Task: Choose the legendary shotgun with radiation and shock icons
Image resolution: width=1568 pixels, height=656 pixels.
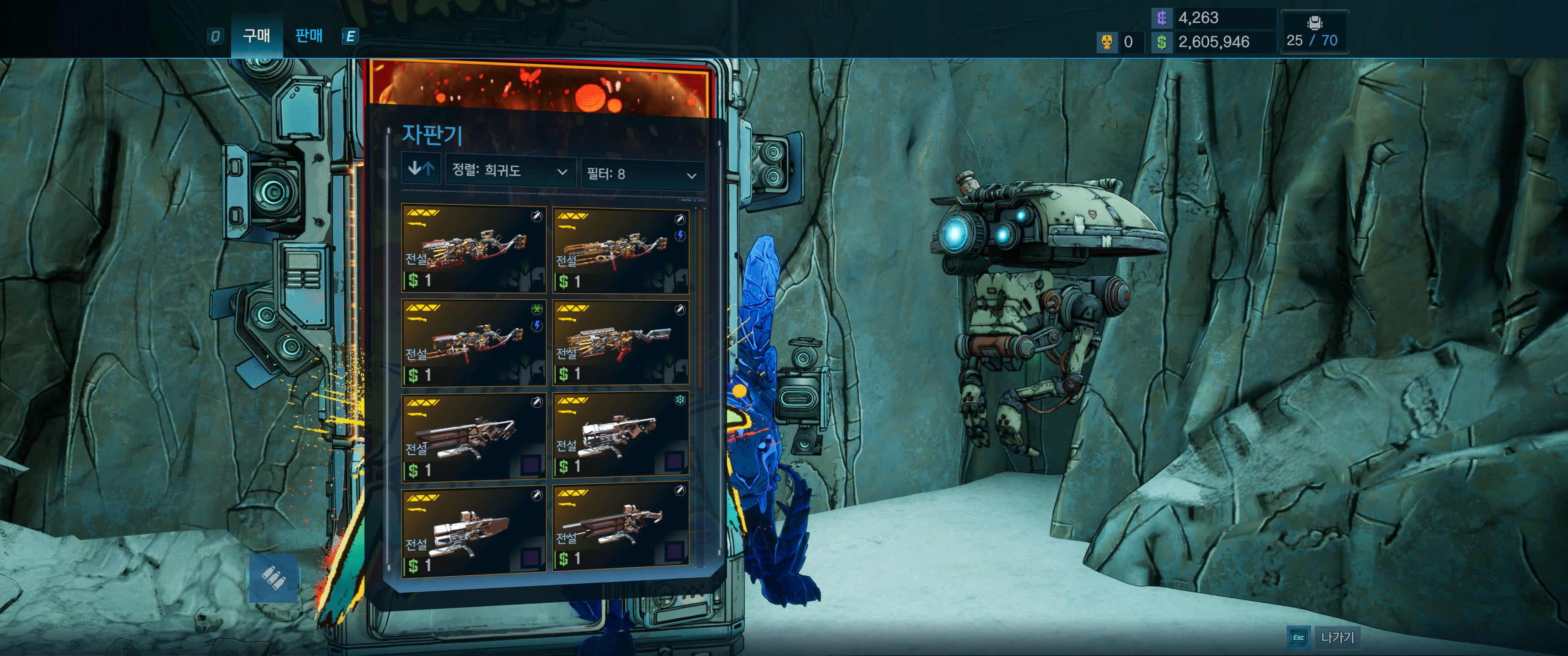Action: pos(474,343)
